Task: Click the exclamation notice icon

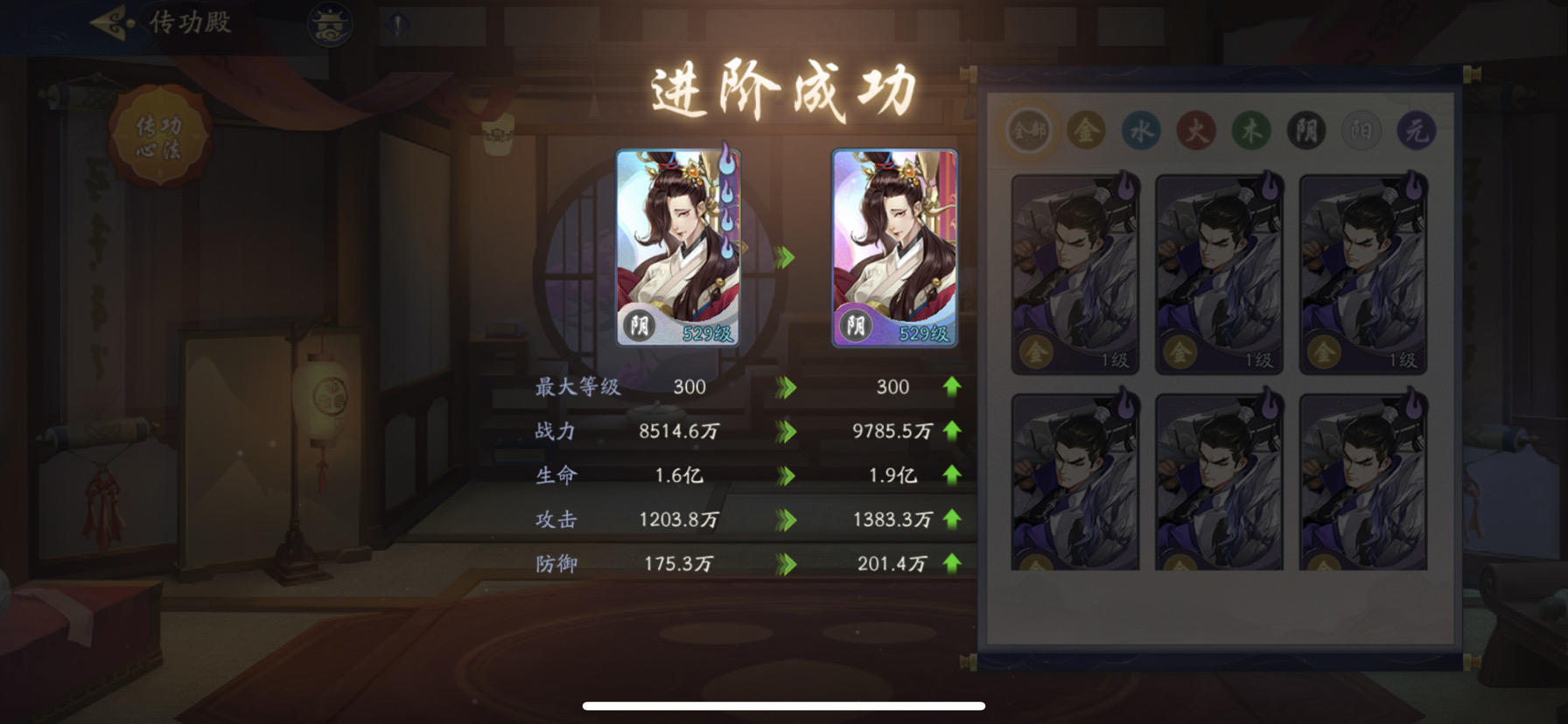Action: pos(398,22)
